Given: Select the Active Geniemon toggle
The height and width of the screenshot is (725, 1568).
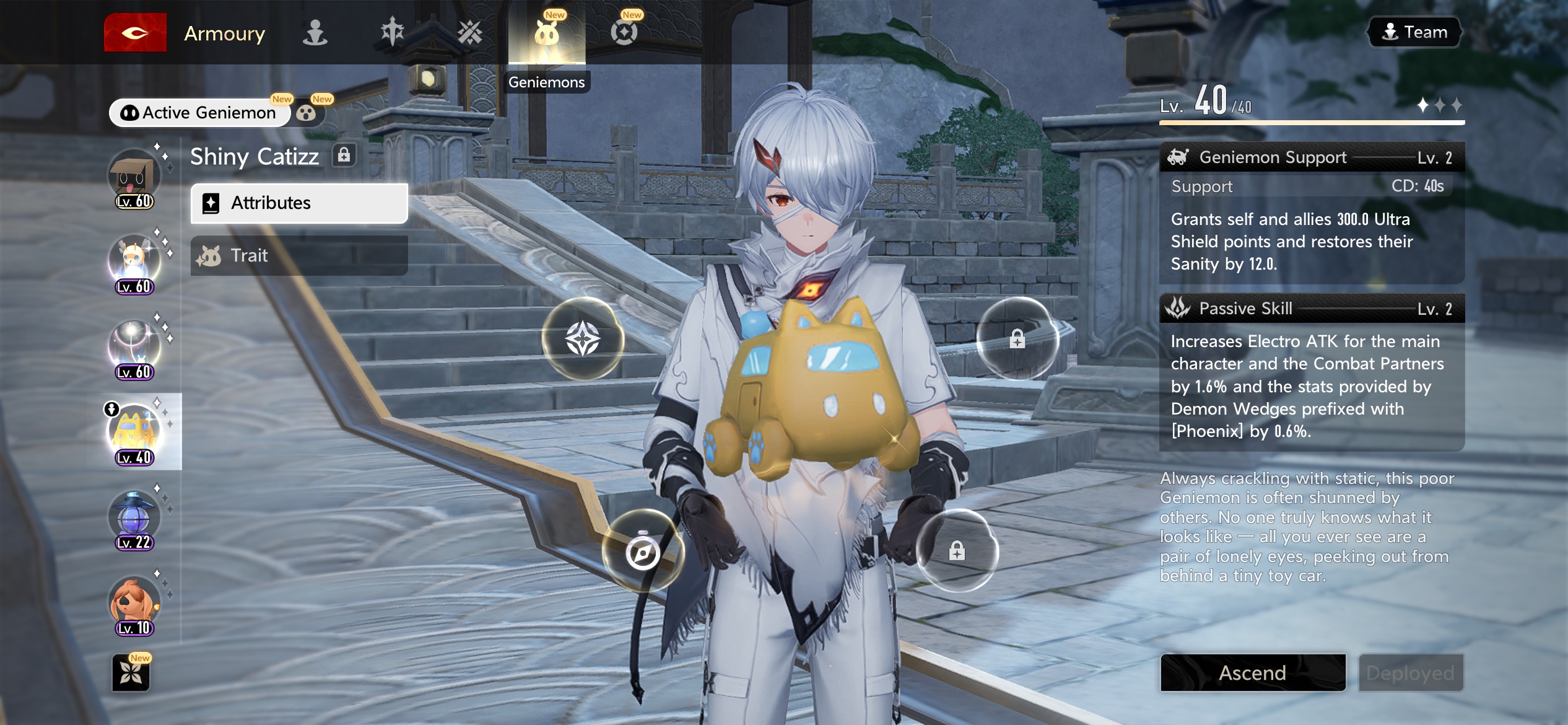Looking at the screenshot, I should 199,113.
